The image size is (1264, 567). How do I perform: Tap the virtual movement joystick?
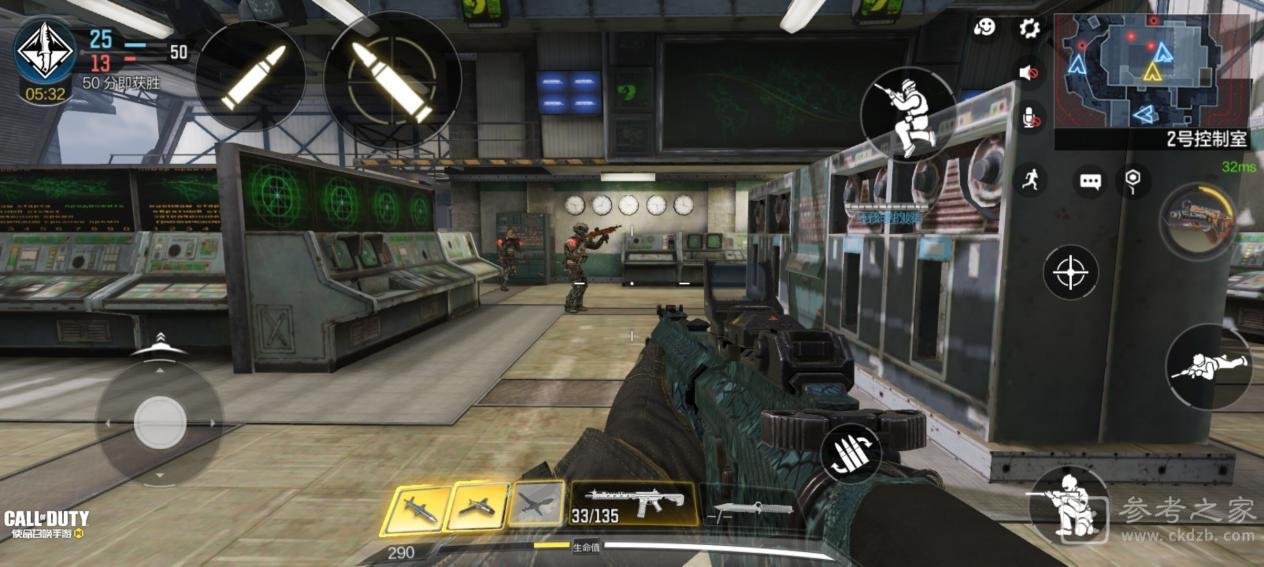tap(159, 422)
